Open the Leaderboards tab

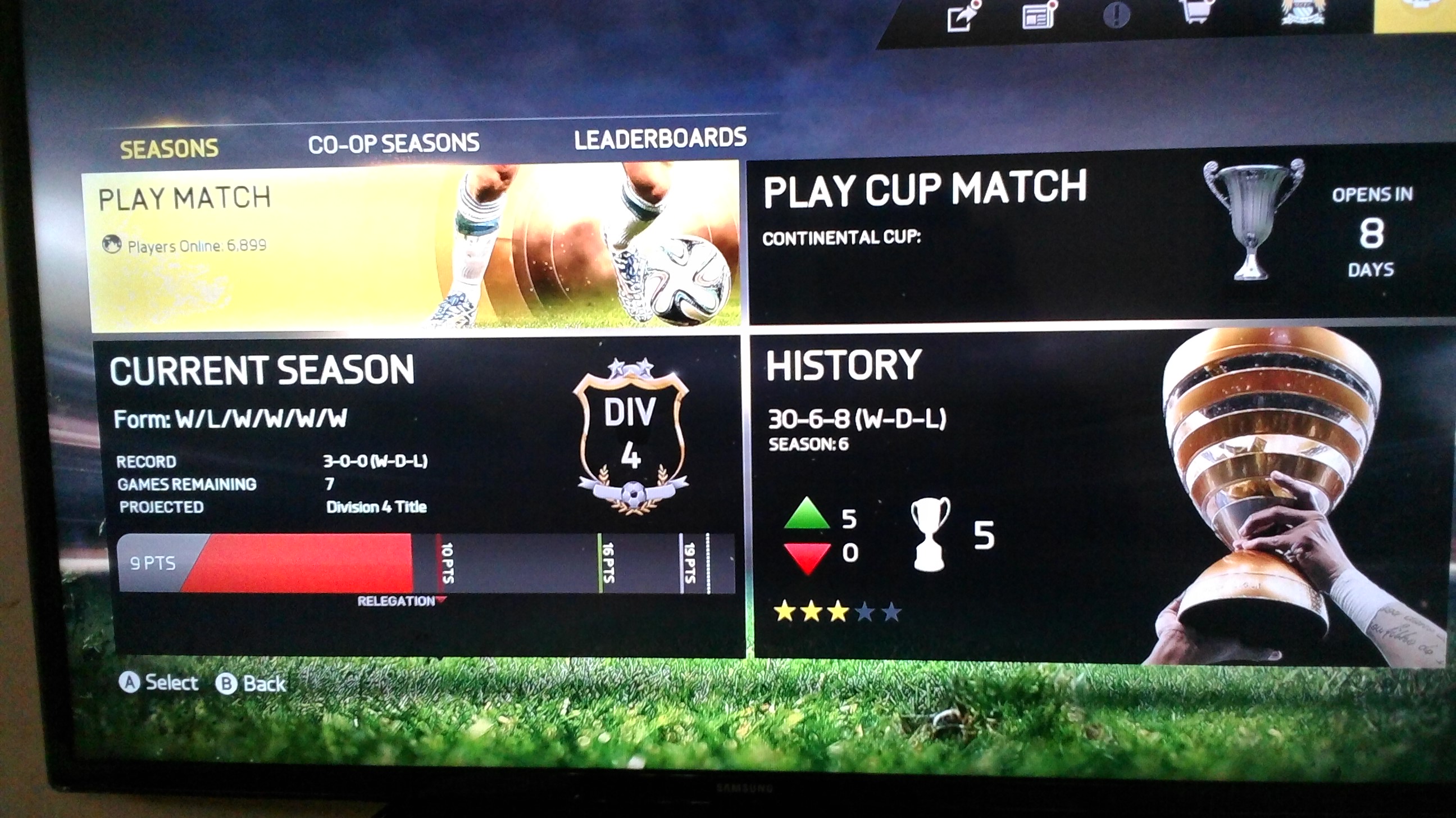click(660, 139)
